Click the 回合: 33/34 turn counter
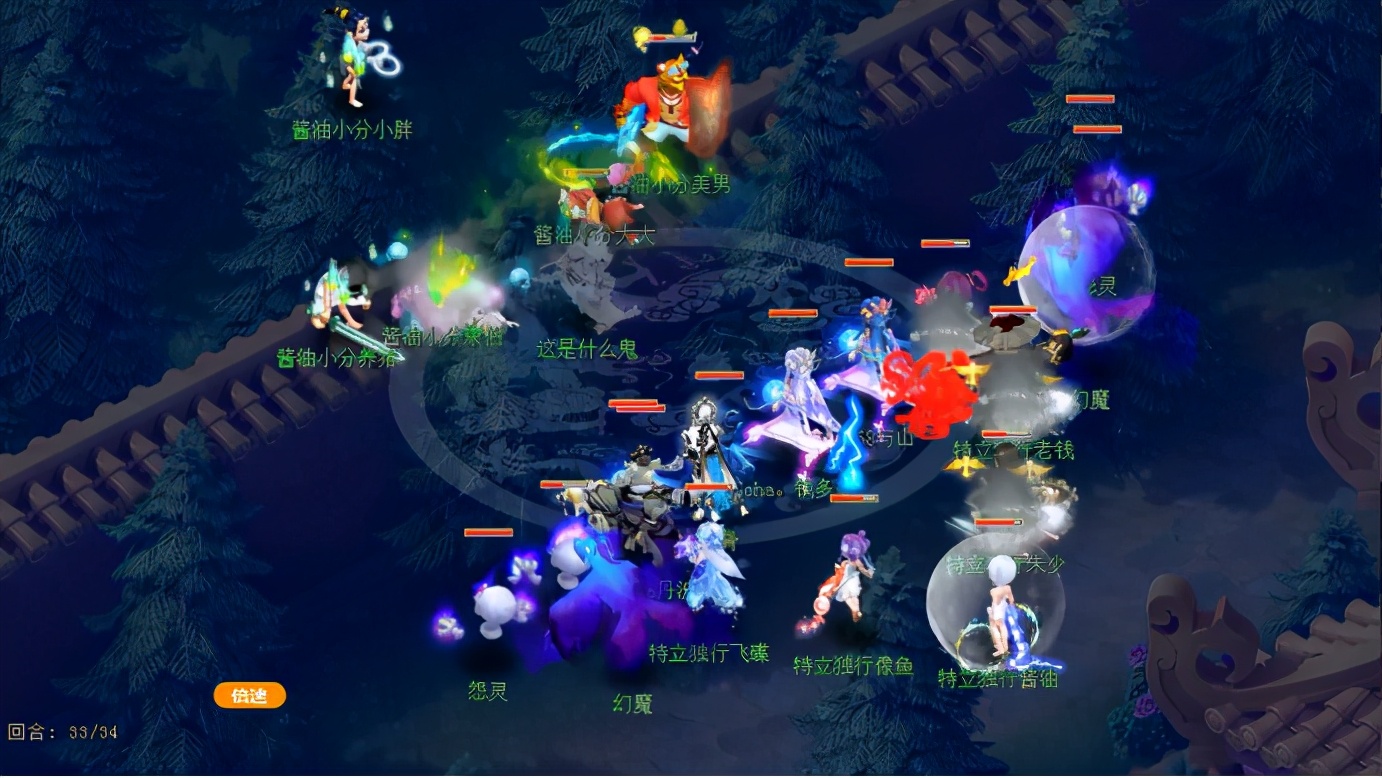Viewport: 1382px width, 778px height. pyautogui.click(x=60, y=732)
